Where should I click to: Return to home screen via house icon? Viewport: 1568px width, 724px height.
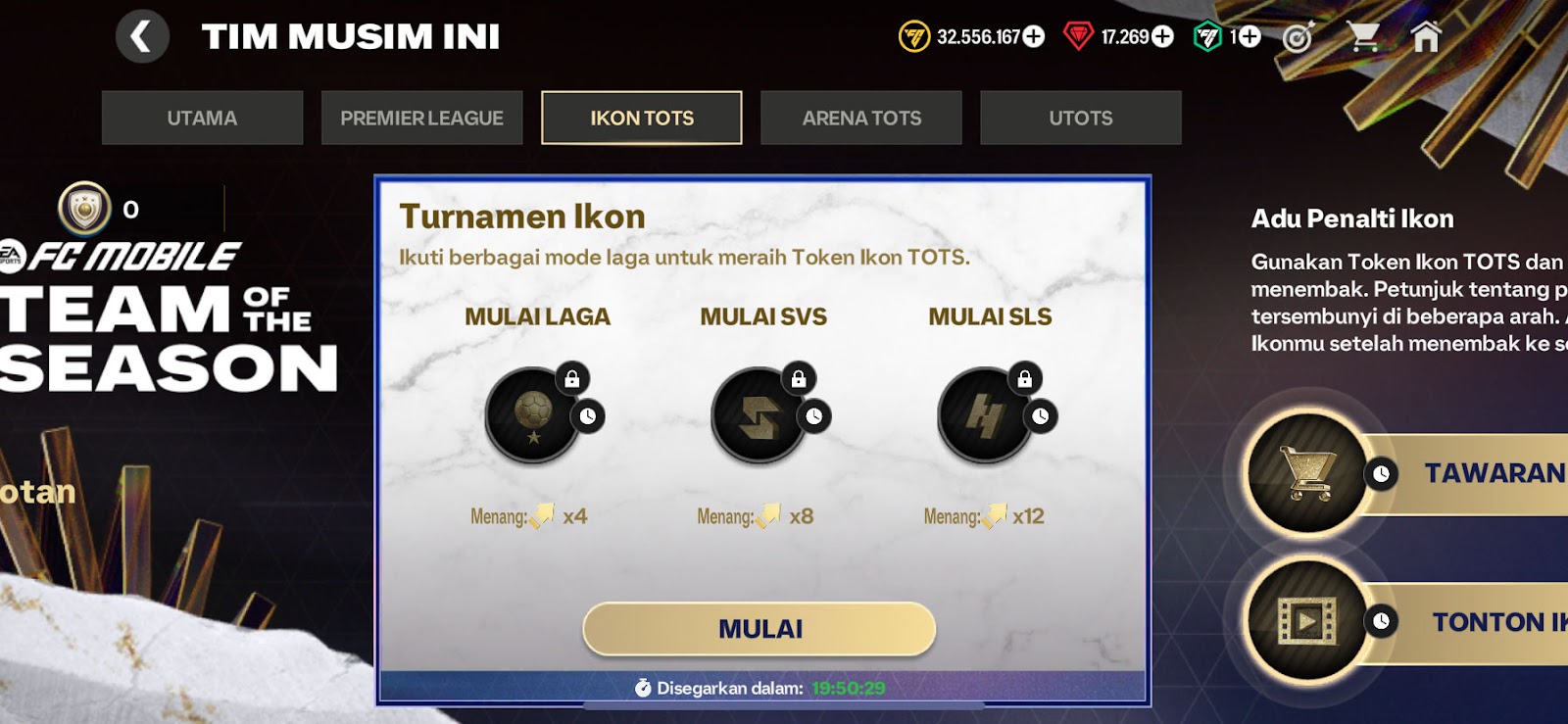[1426, 37]
